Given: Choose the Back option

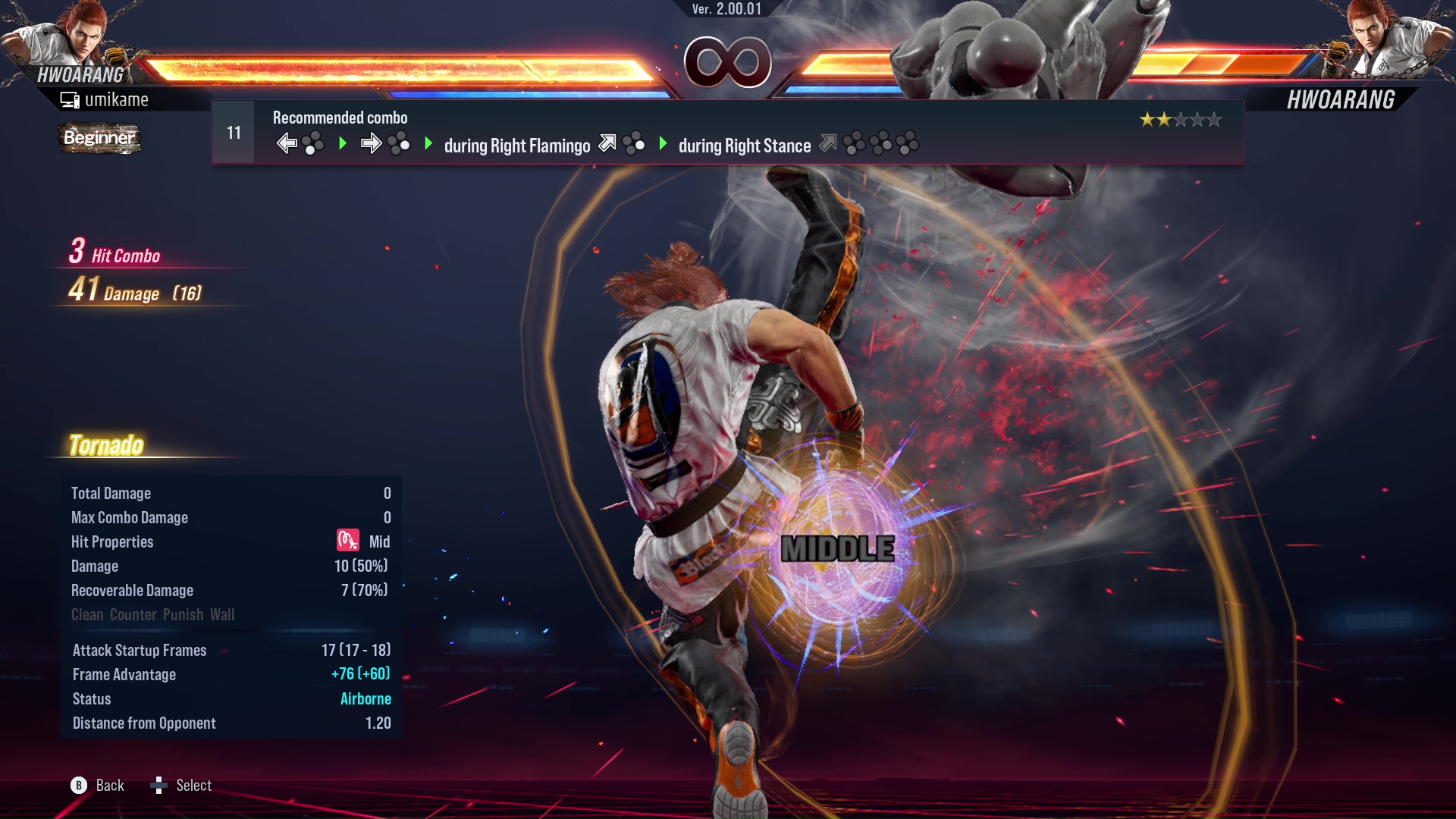Looking at the screenshot, I should tap(97, 786).
